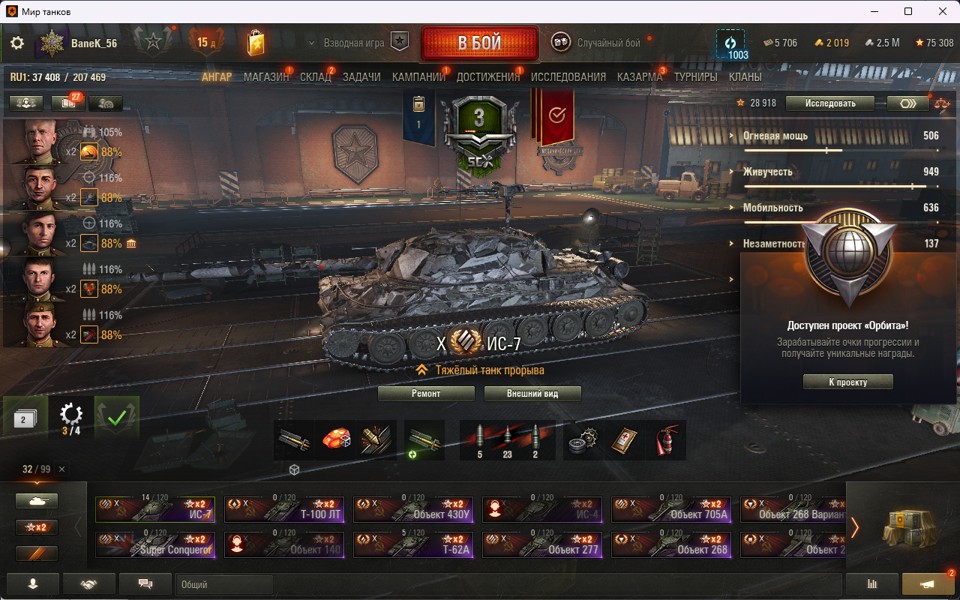Start battle with the В БОЙ button
The width and height of the screenshot is (960, 600).
click(x=480, y=43)
